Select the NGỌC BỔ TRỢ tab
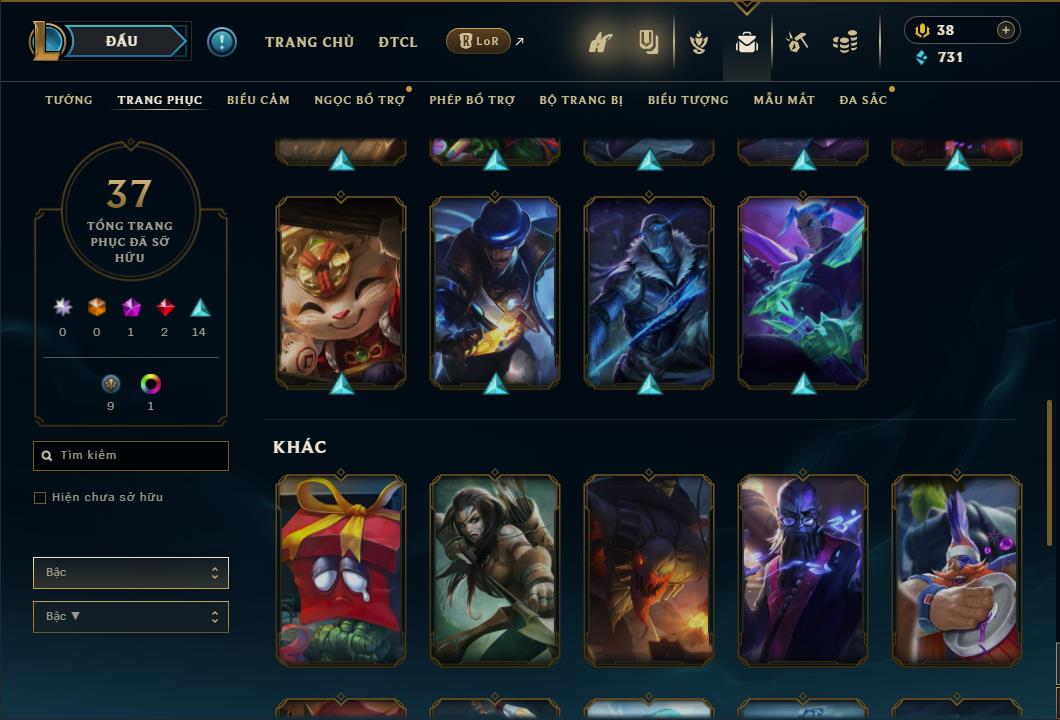Viewport: 1060px width, 720px height. coord(359,100)
